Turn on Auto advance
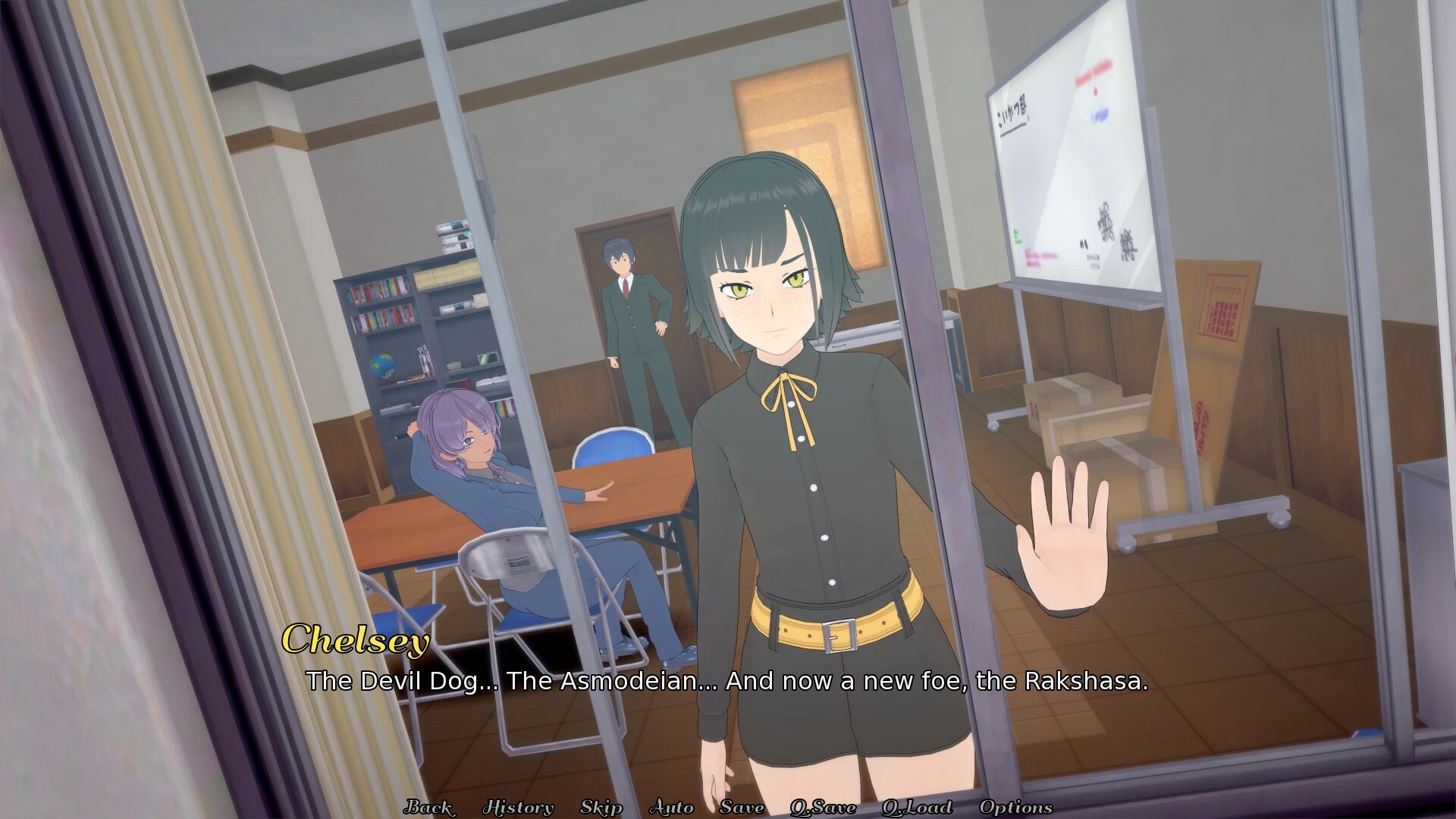Image resolution: width=1456 pixels, height=819 pixels. coord(671,807)
